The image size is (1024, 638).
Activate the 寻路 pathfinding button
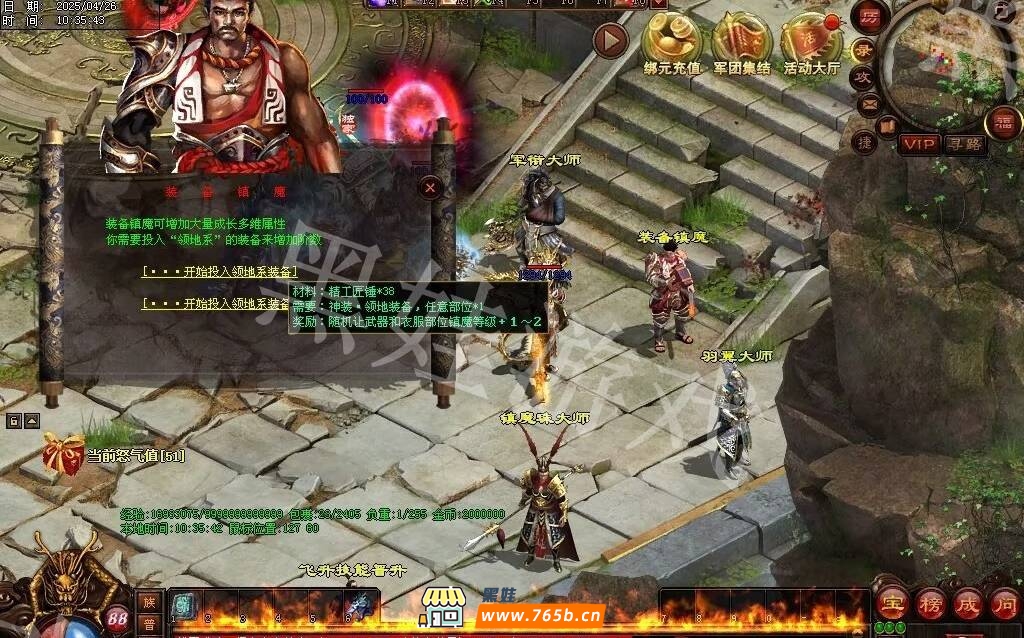click(x=964, y=144)
